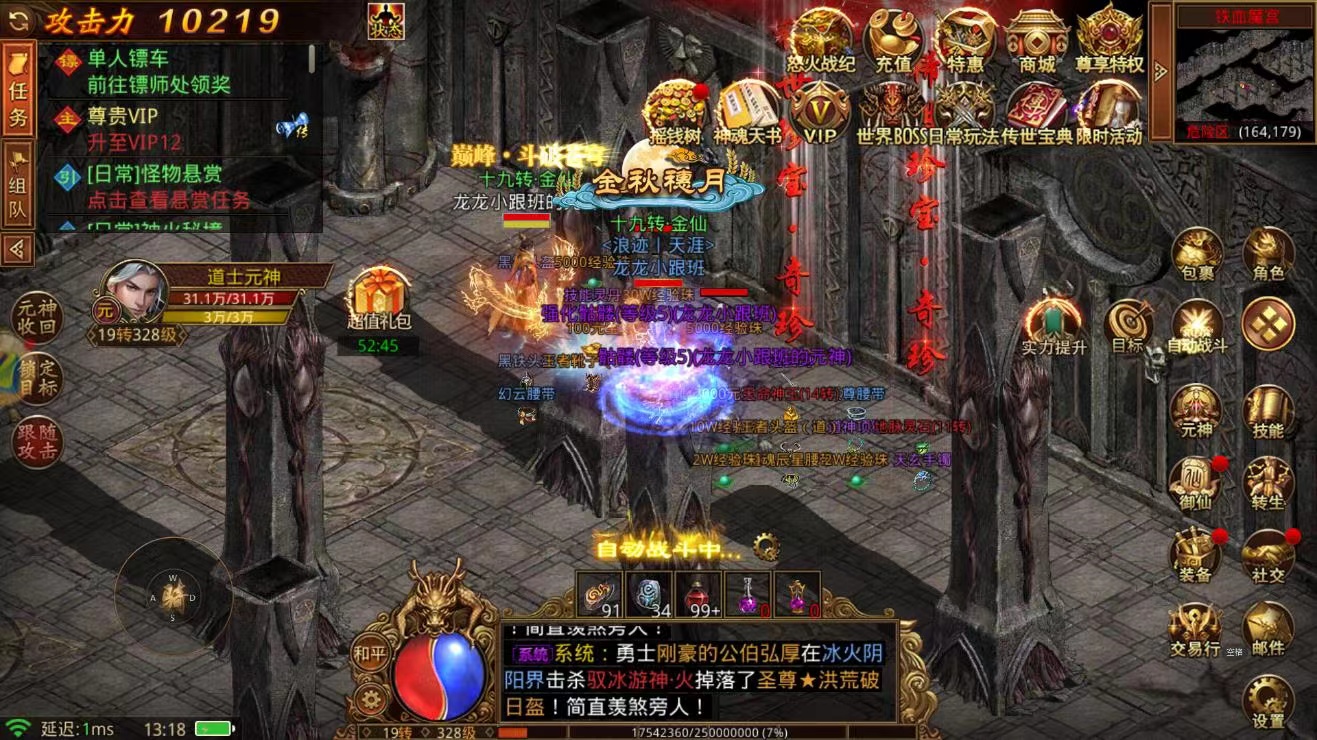
Task: Open the 包裹 bag inventory
Action: (x=1196, y=253)
